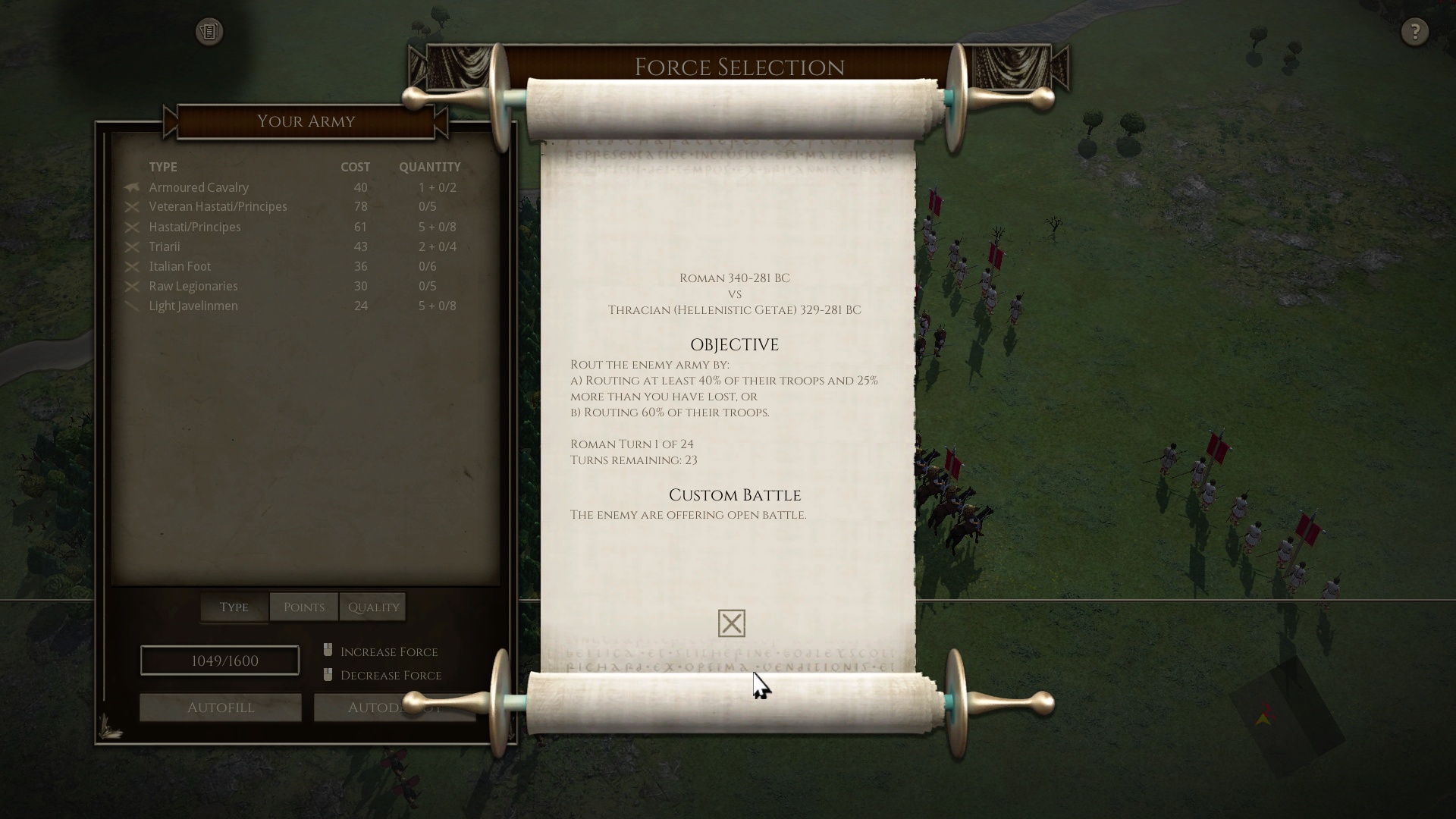Select the Light Javelinmen javelin icon
Image resolution: width=1456 pixels, height=819 pixels.
(x=132, y=306)
